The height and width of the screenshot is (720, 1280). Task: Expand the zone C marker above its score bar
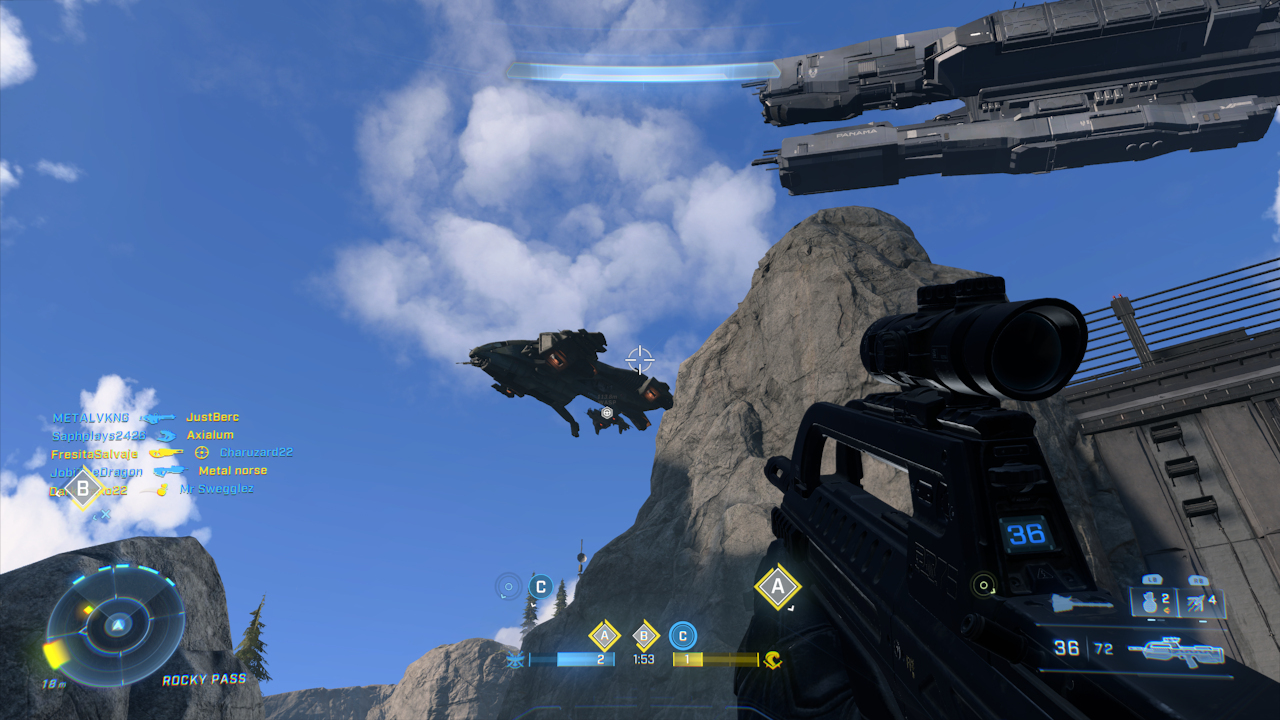682,634
